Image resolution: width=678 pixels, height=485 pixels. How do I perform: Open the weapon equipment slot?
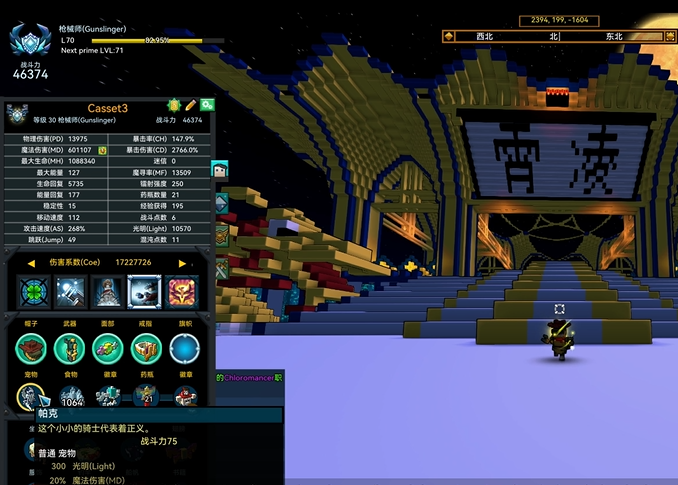69,348
